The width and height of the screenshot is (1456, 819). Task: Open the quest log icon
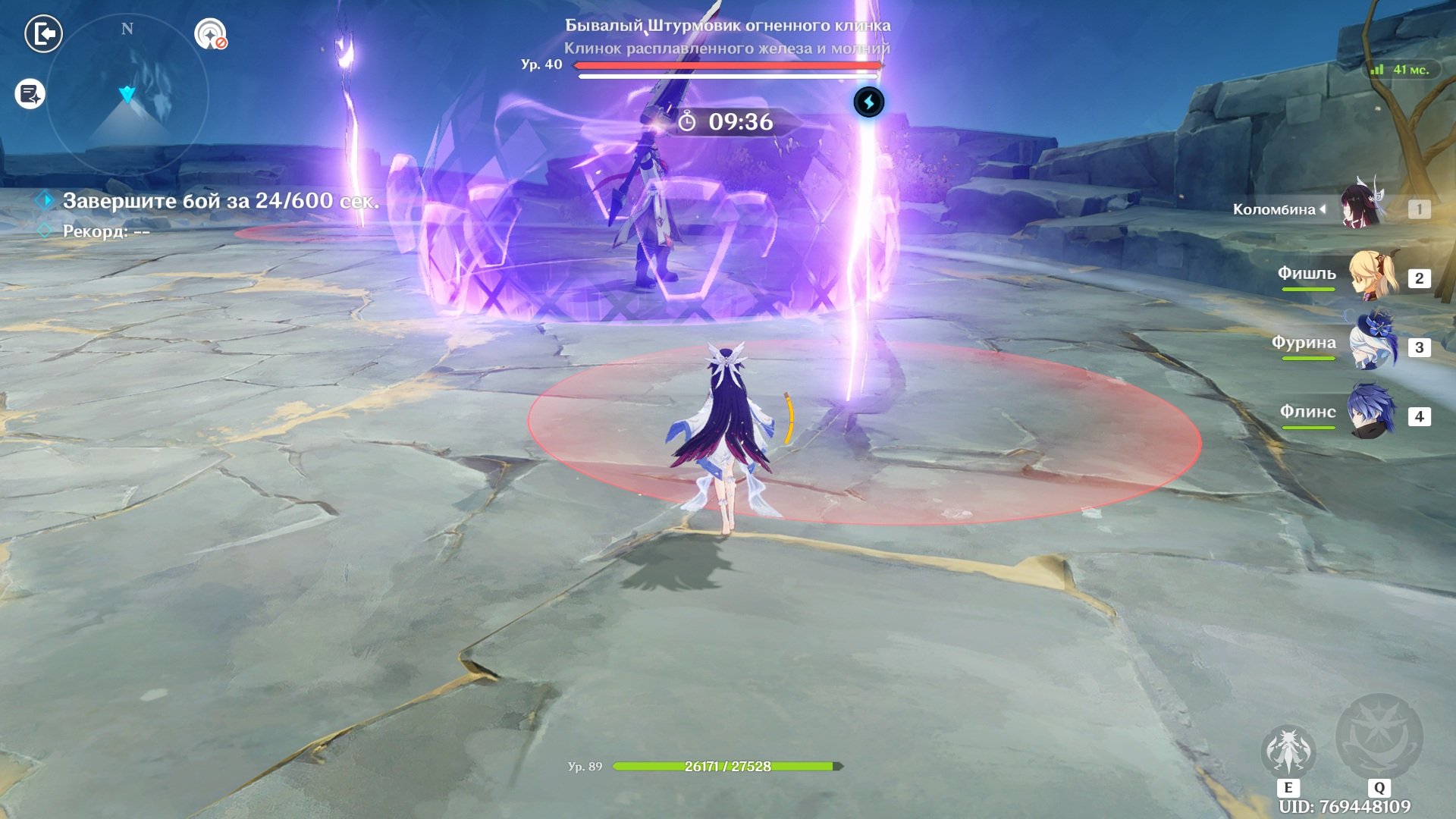30,94
